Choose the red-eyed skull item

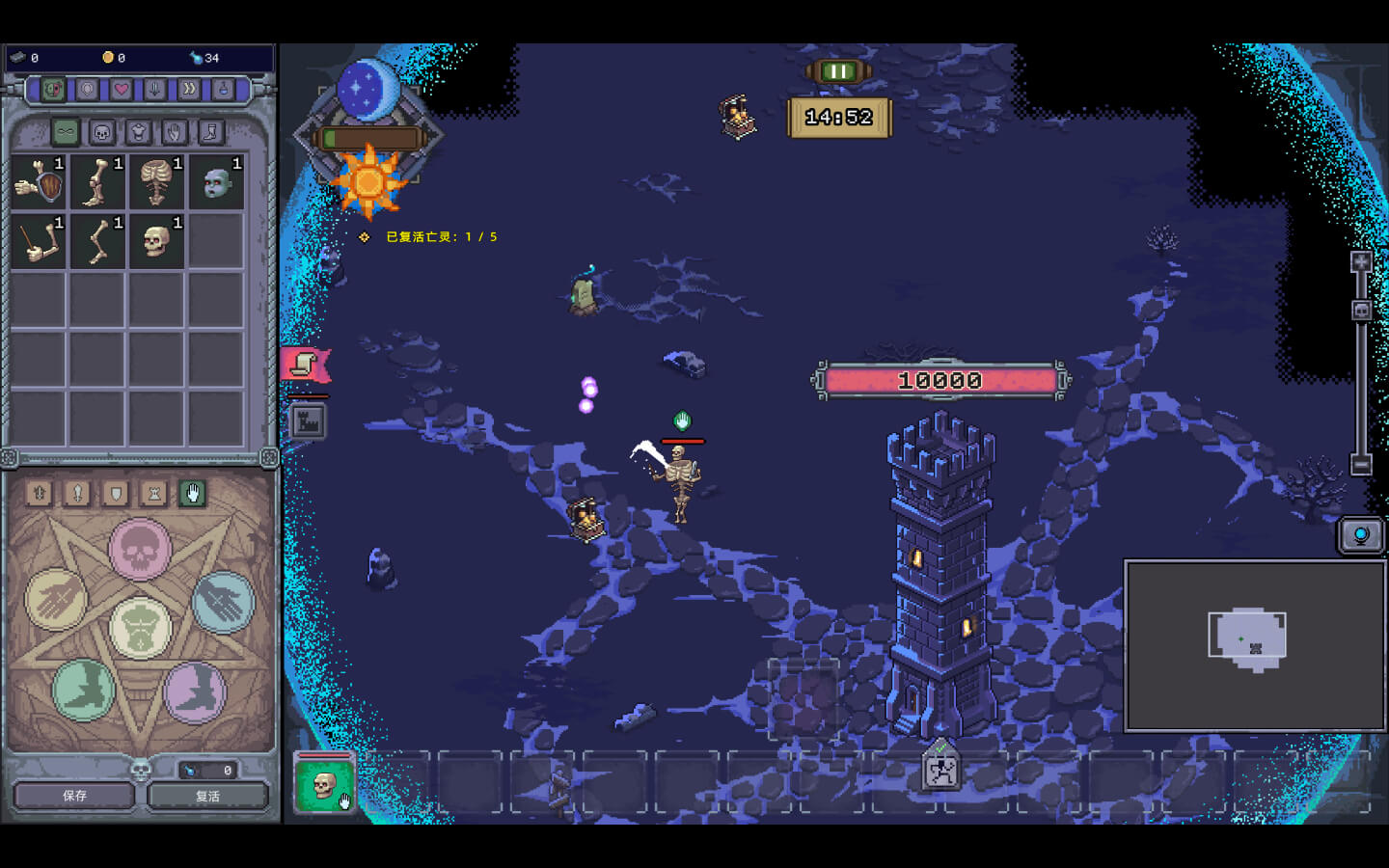[155, 240]
